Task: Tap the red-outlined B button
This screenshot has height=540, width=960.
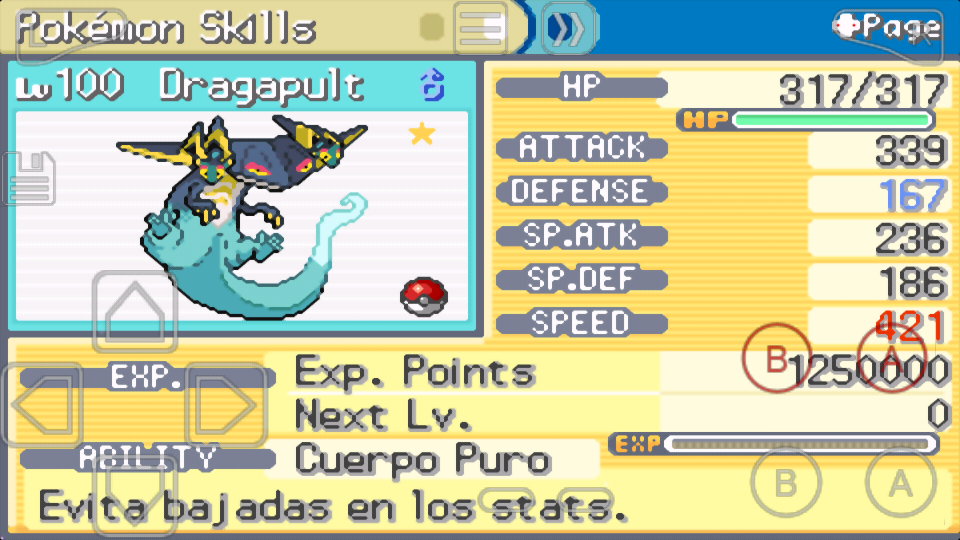Action: 777,357
